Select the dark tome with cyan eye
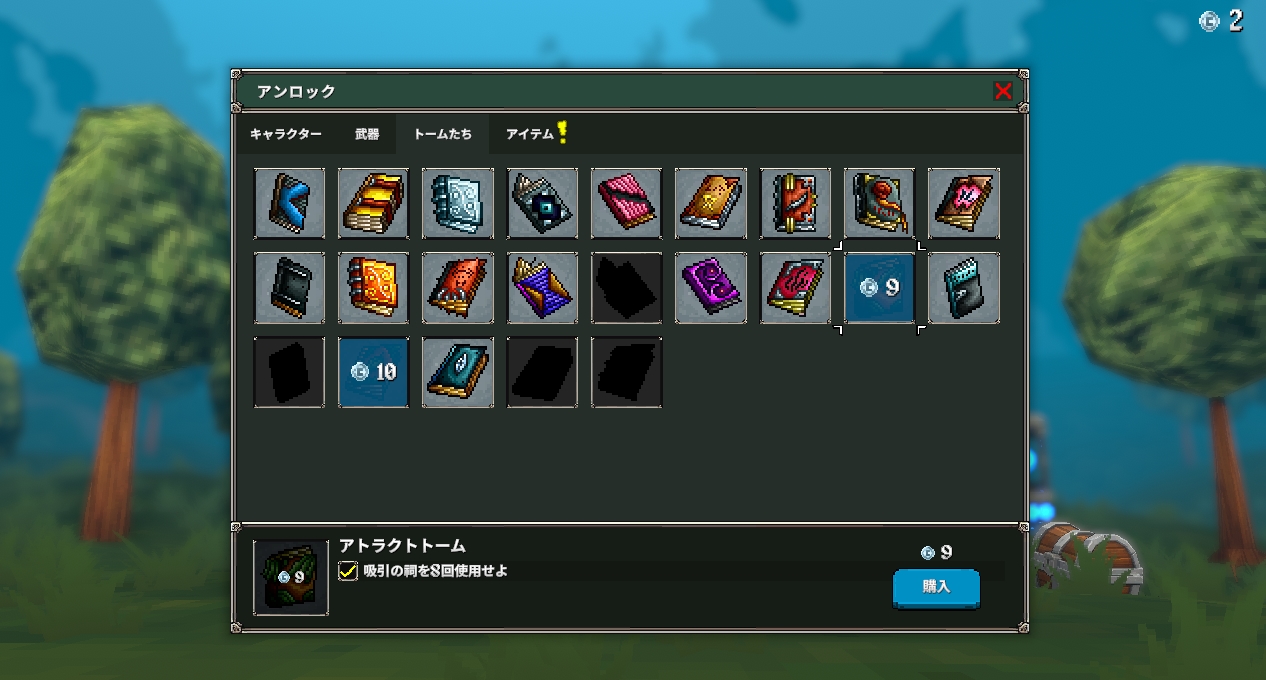The height and width of the screenshot is (680, 1266). [542, 204]
